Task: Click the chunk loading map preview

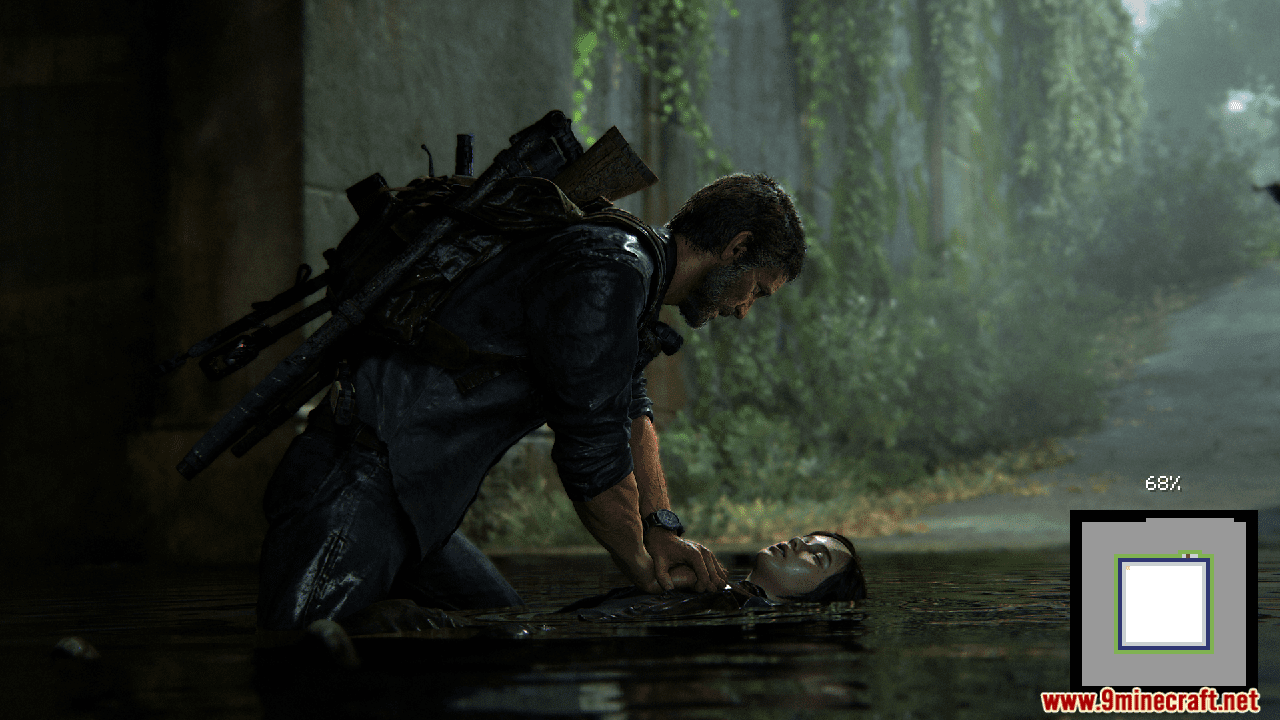Action: coord(1163,601)
